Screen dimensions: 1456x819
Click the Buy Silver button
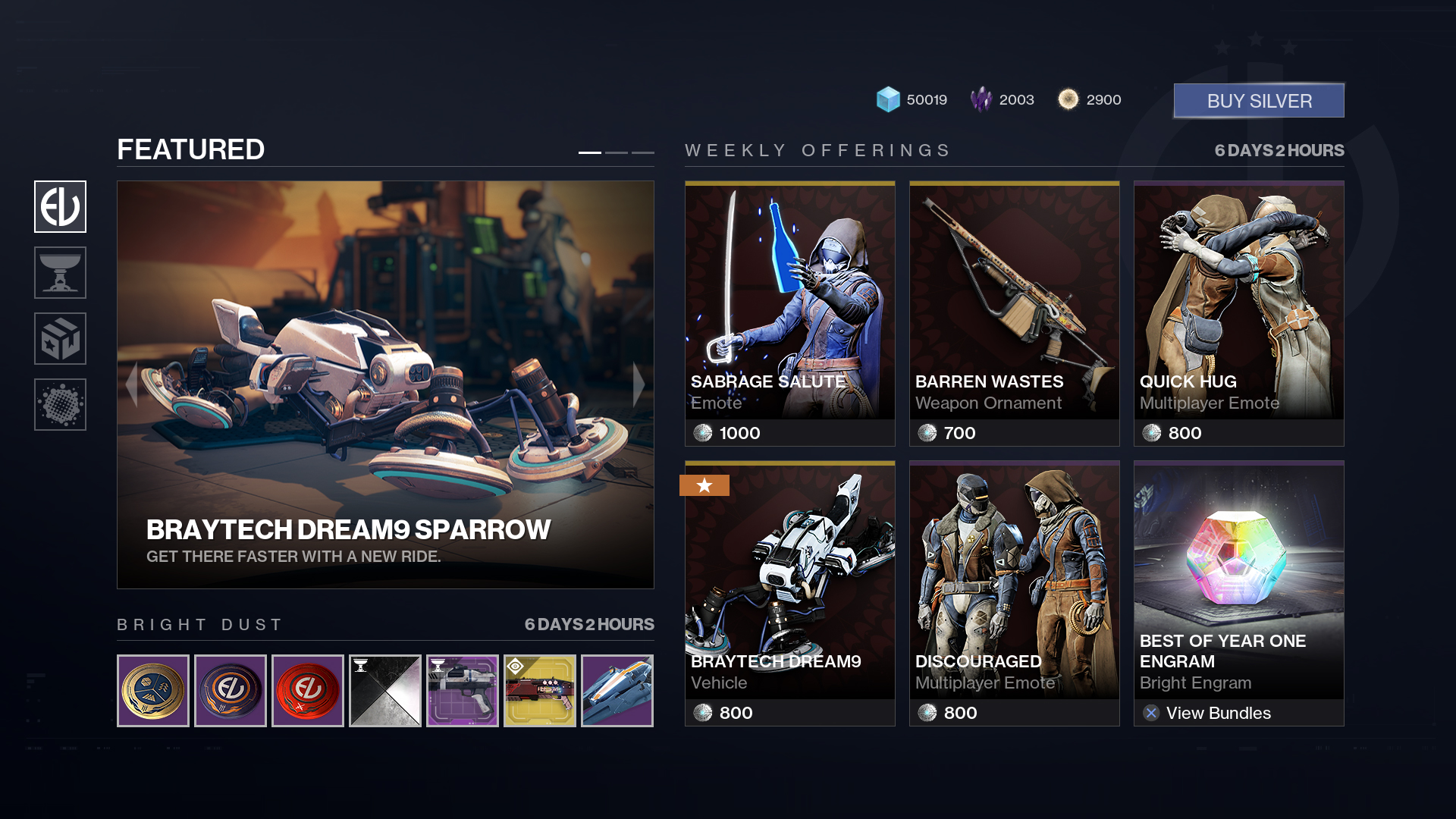[1259, 101]
